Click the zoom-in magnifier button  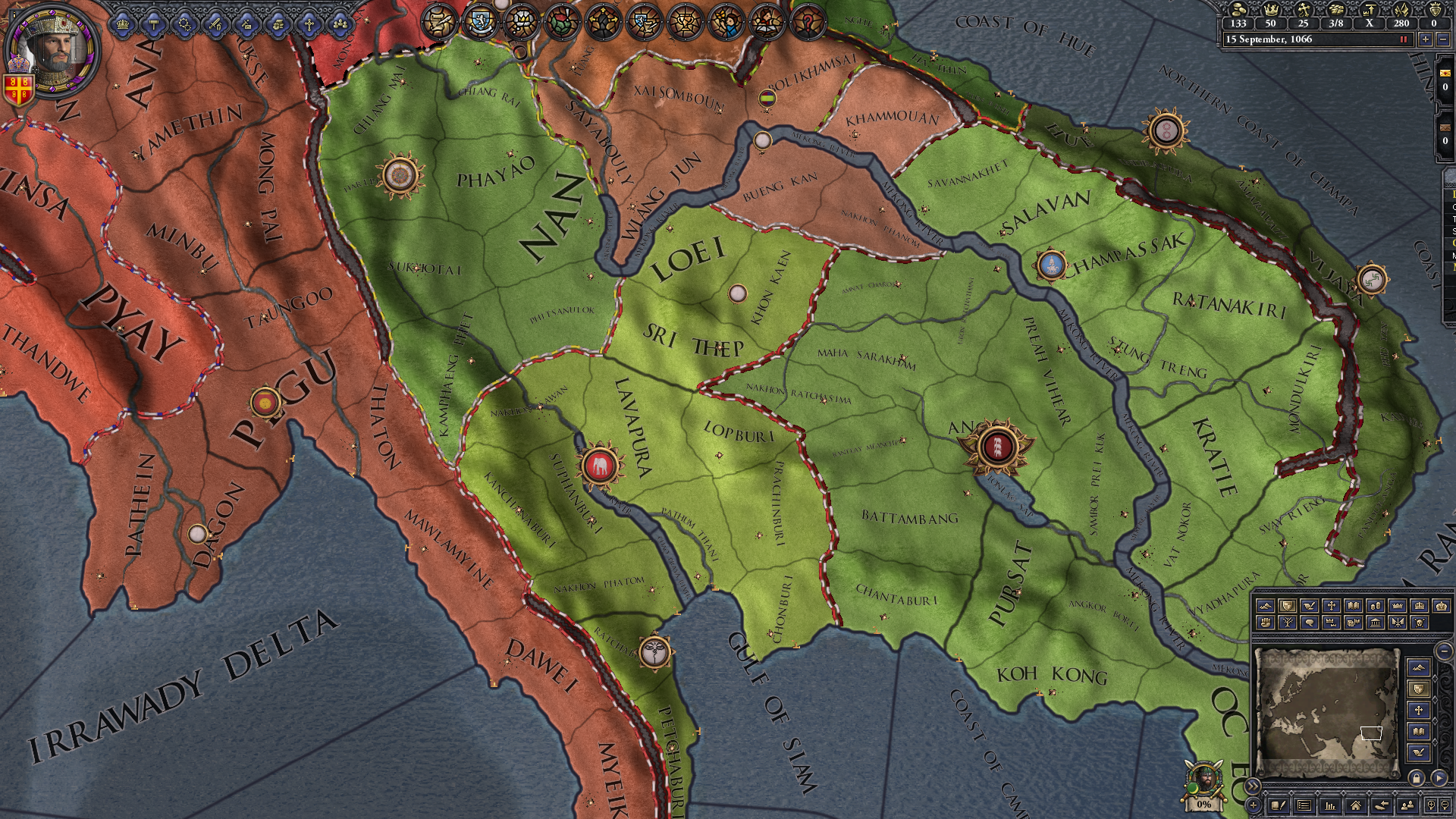click(x=1431, y=805)
